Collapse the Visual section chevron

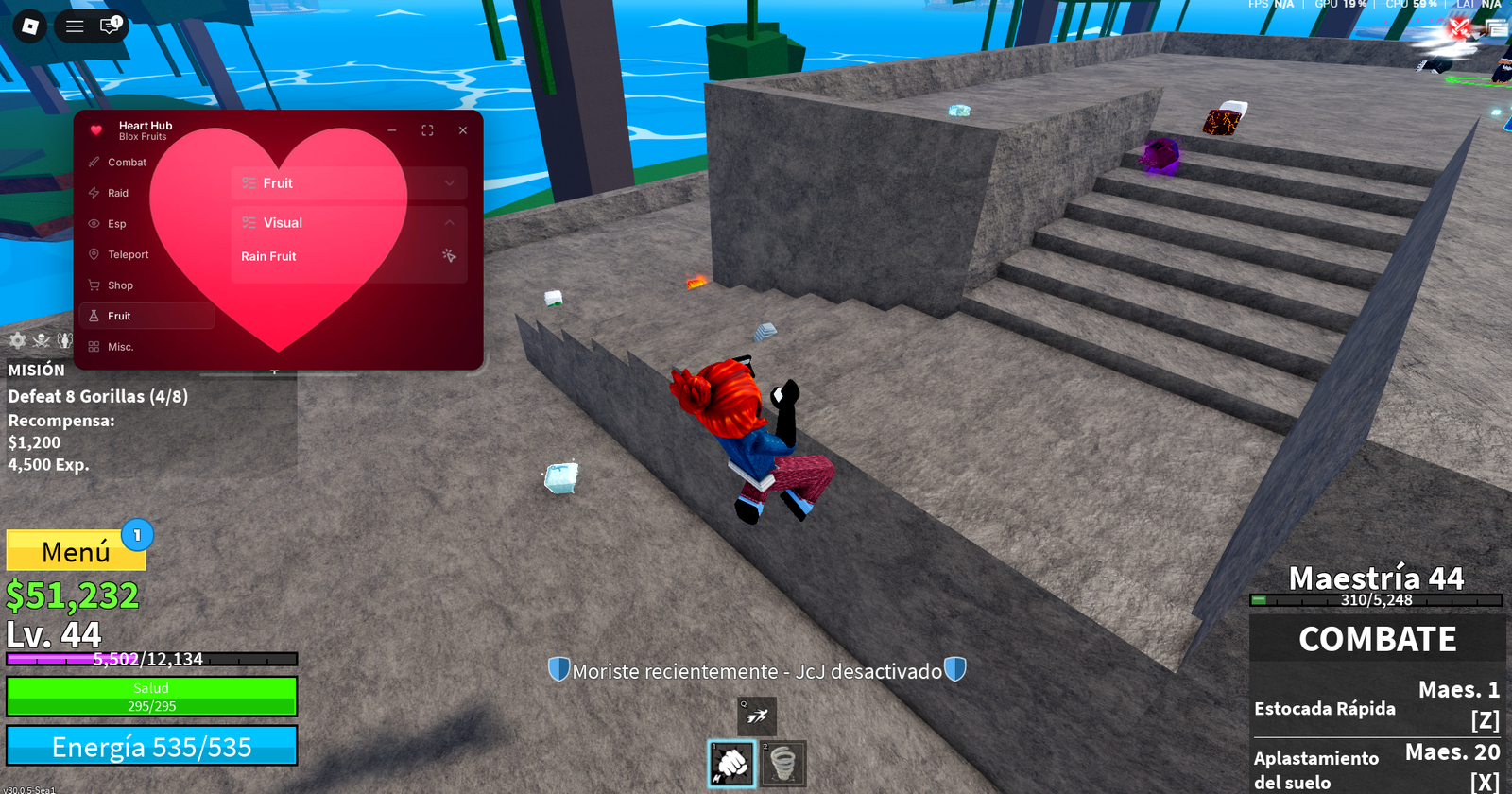pos(450,222)
